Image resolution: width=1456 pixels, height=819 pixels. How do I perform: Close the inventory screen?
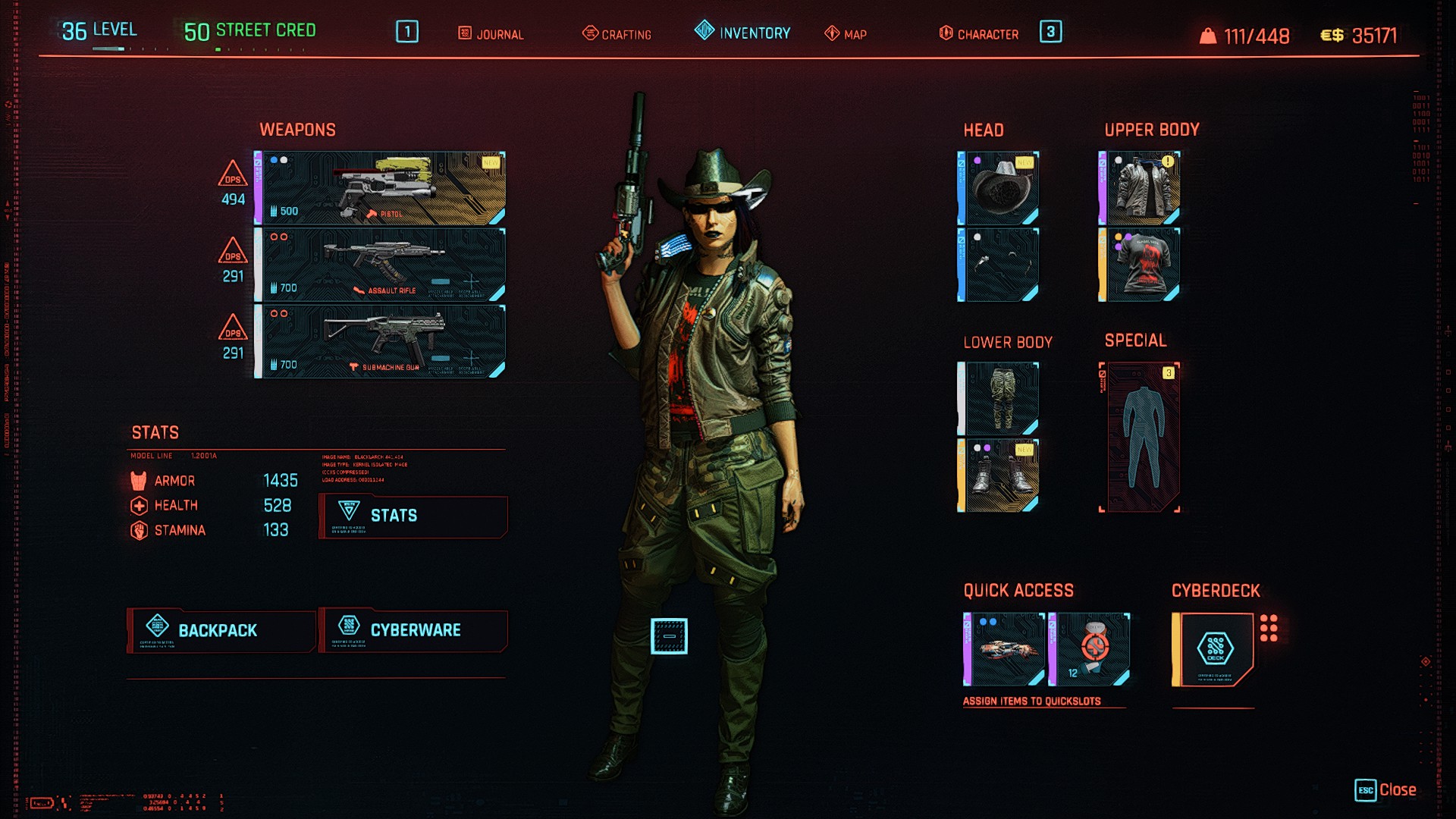(1386, 790)
